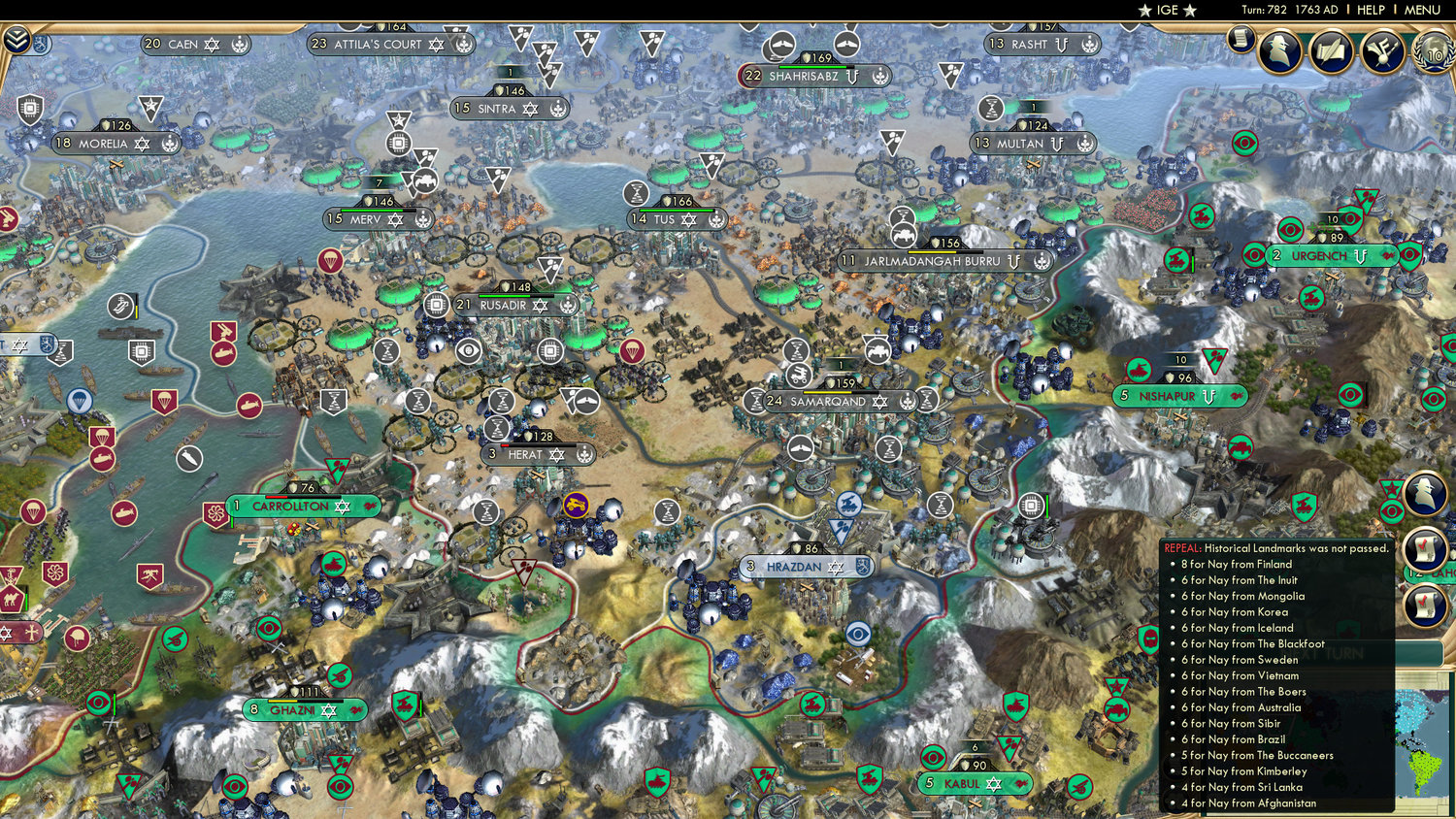The image size is (1456, 819).
Task: Select the Samarqand city banner
Action: click(826, 401)
